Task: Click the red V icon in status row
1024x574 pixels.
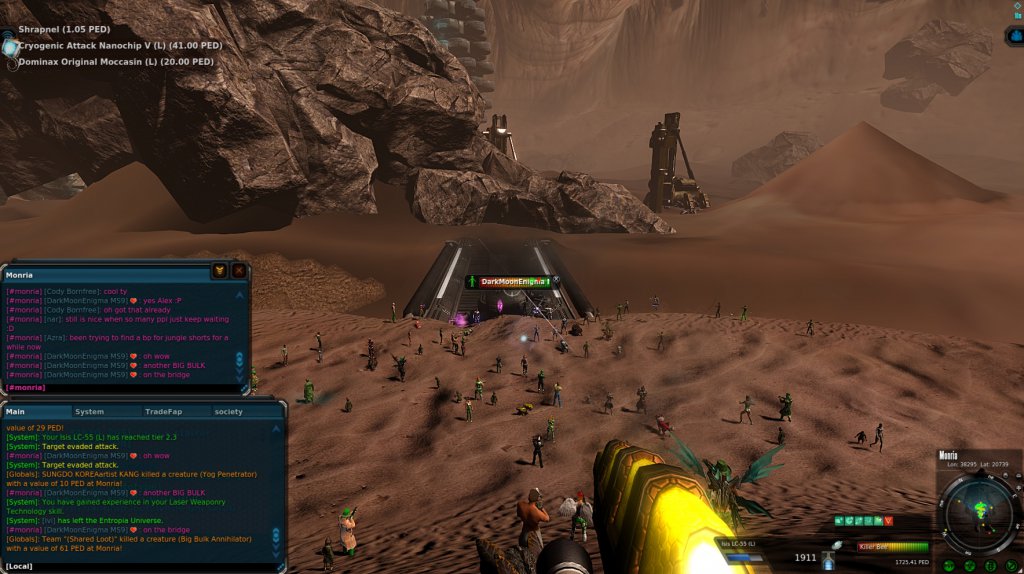Action: [x=888, y=521]
